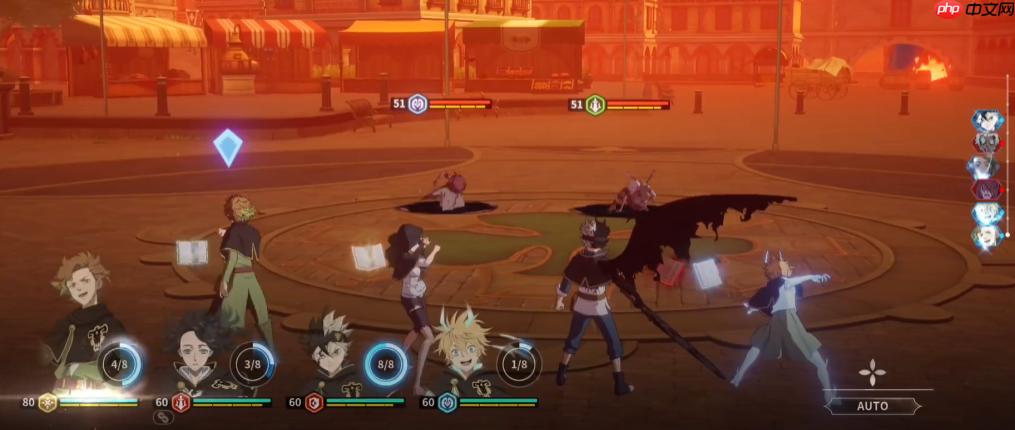
Task: Activate the 3/8 skill gauge
Action: 253,364
